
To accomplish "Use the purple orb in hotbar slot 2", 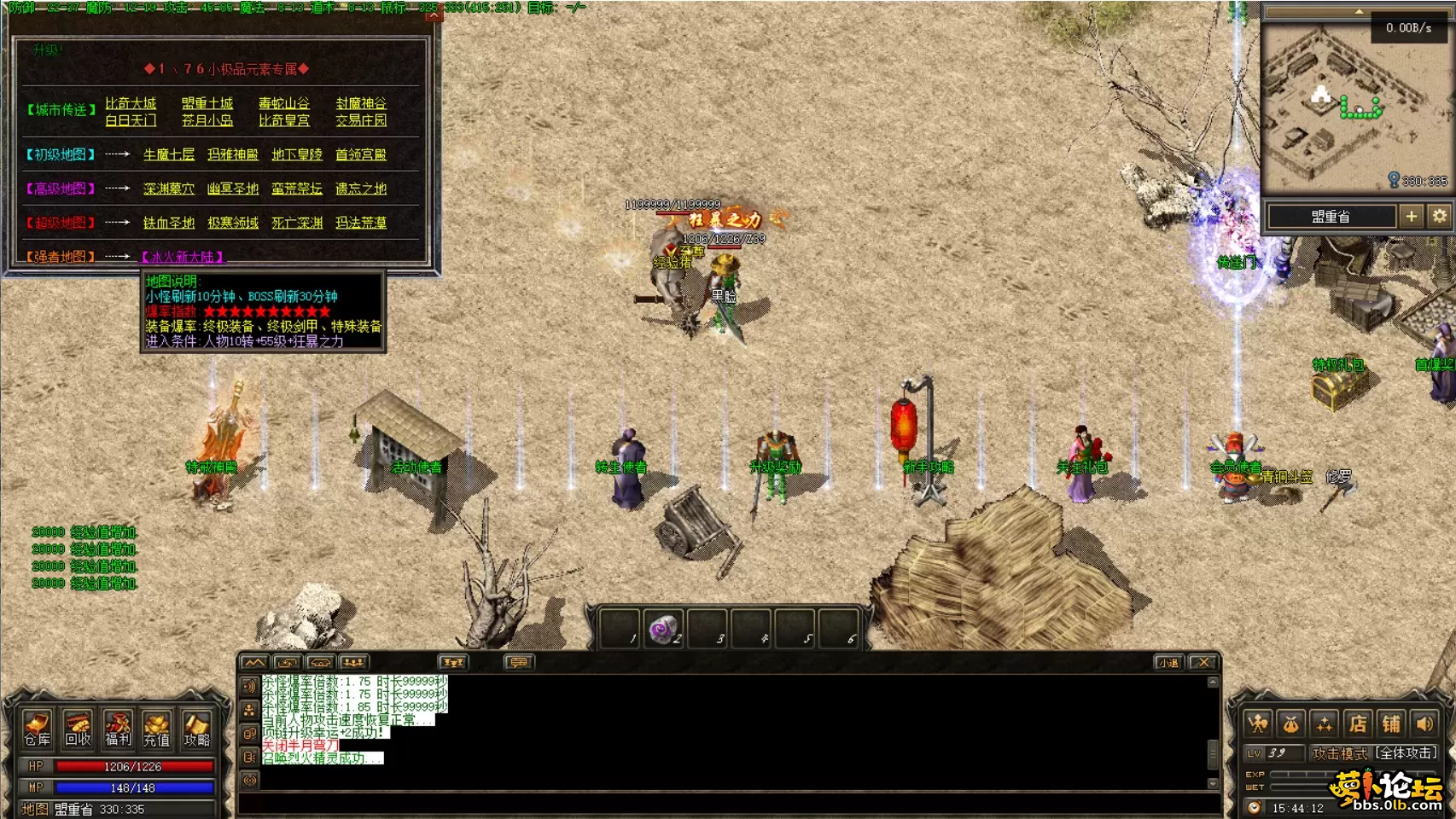I will click(662, 630).
